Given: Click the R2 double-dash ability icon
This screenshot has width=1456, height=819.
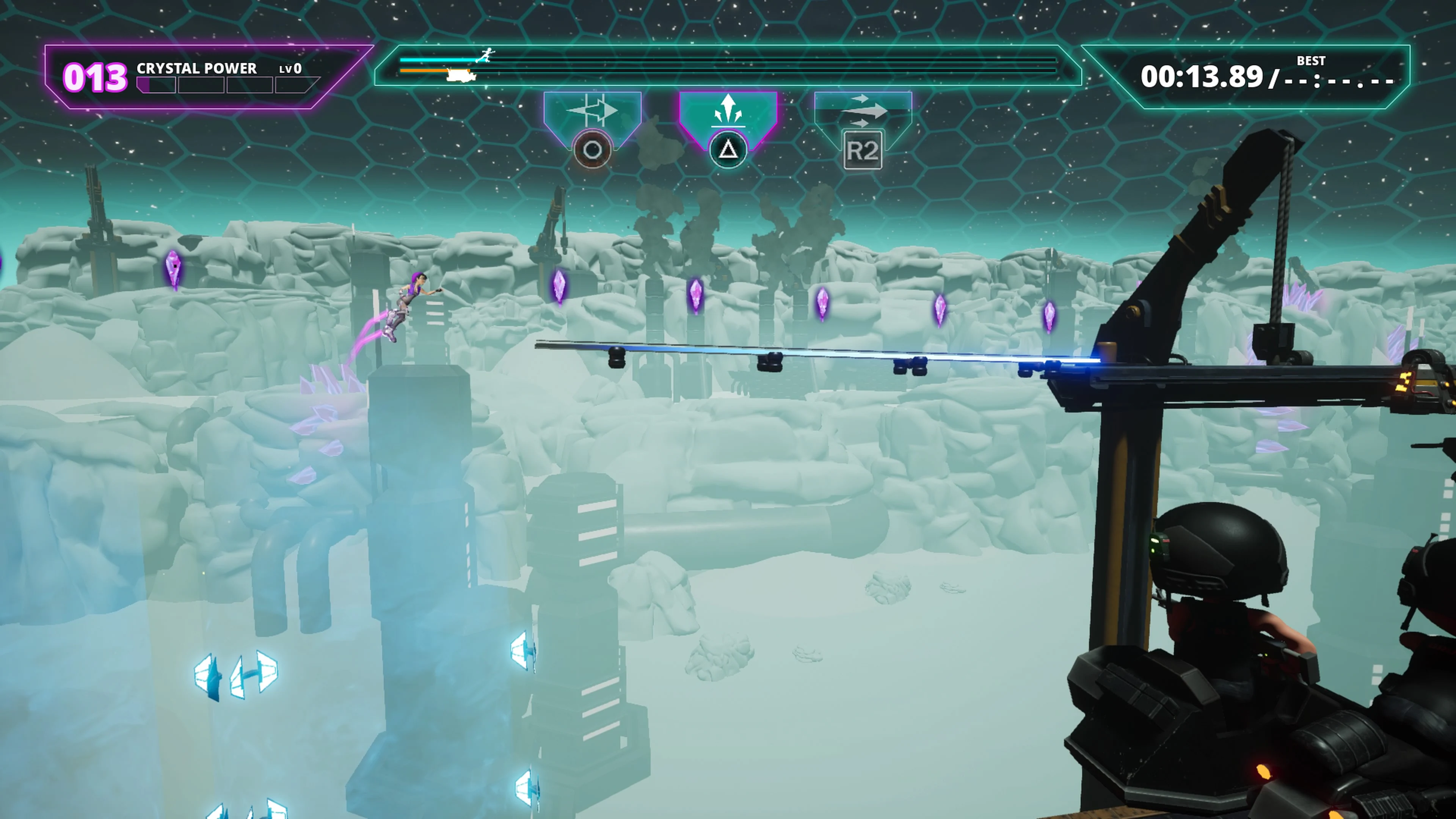Looking at the screenshot, I should click(864, 150).
